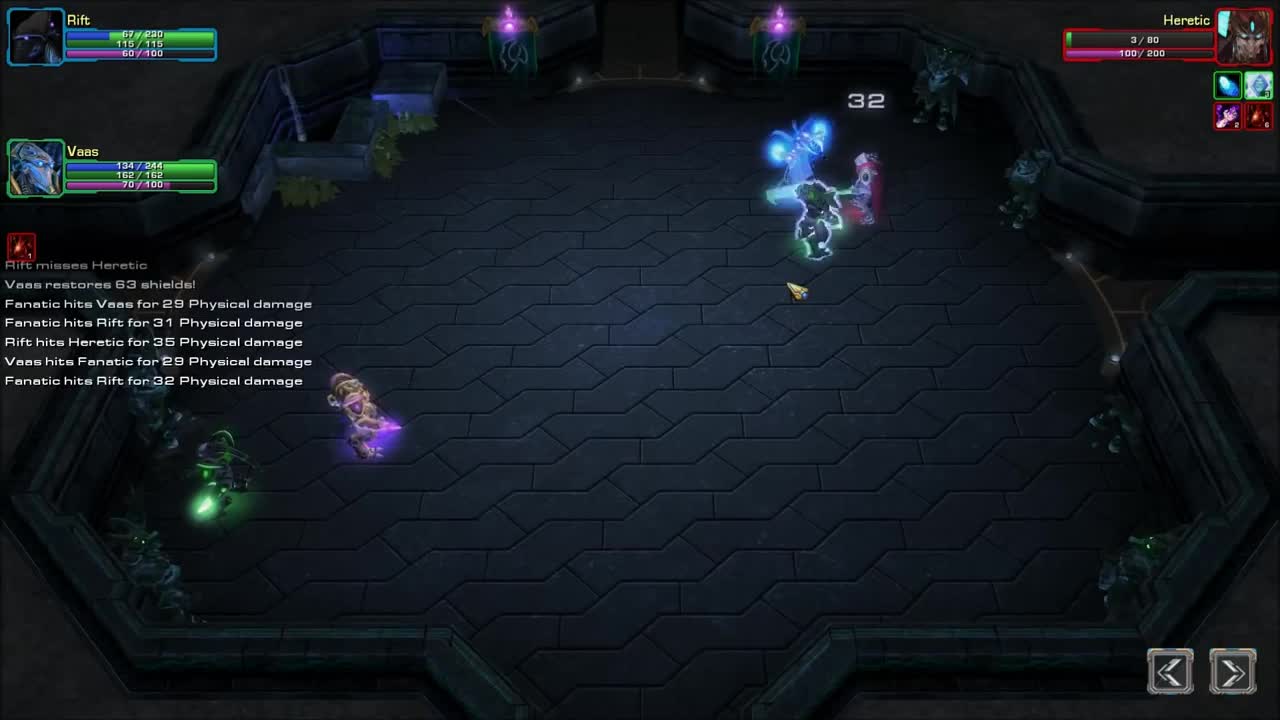This screenshot has width=1280, height=720.
Task: Click Vaas's hero portrait
Action: click(35, 168)
